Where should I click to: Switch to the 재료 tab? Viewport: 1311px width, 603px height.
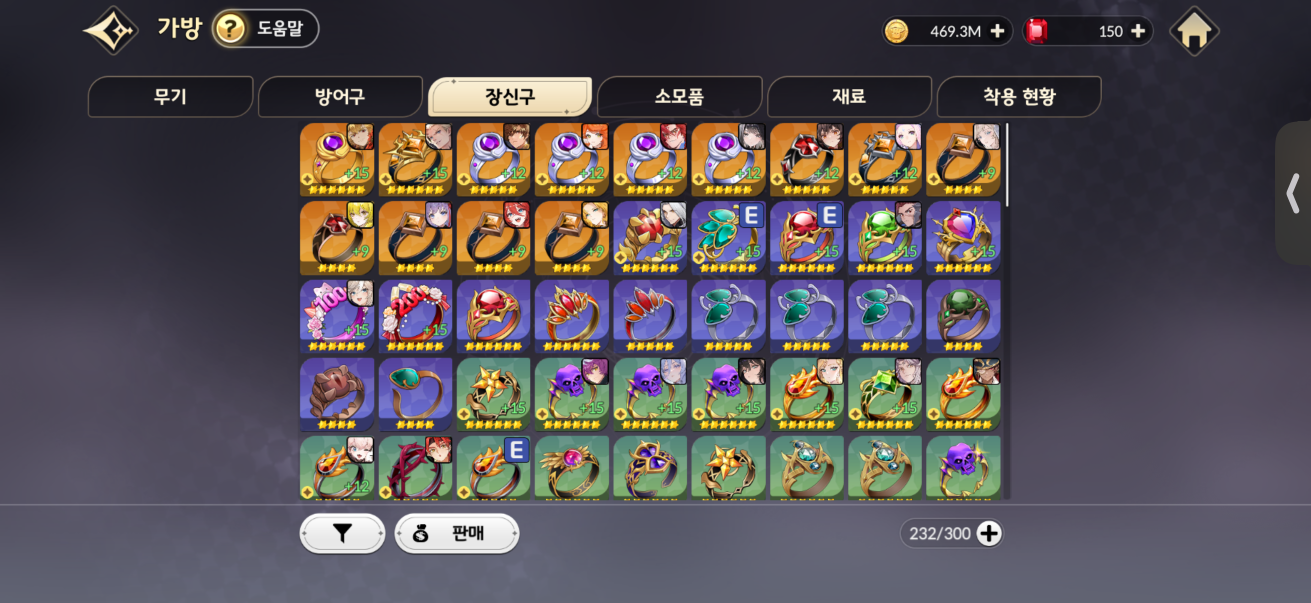848,97
